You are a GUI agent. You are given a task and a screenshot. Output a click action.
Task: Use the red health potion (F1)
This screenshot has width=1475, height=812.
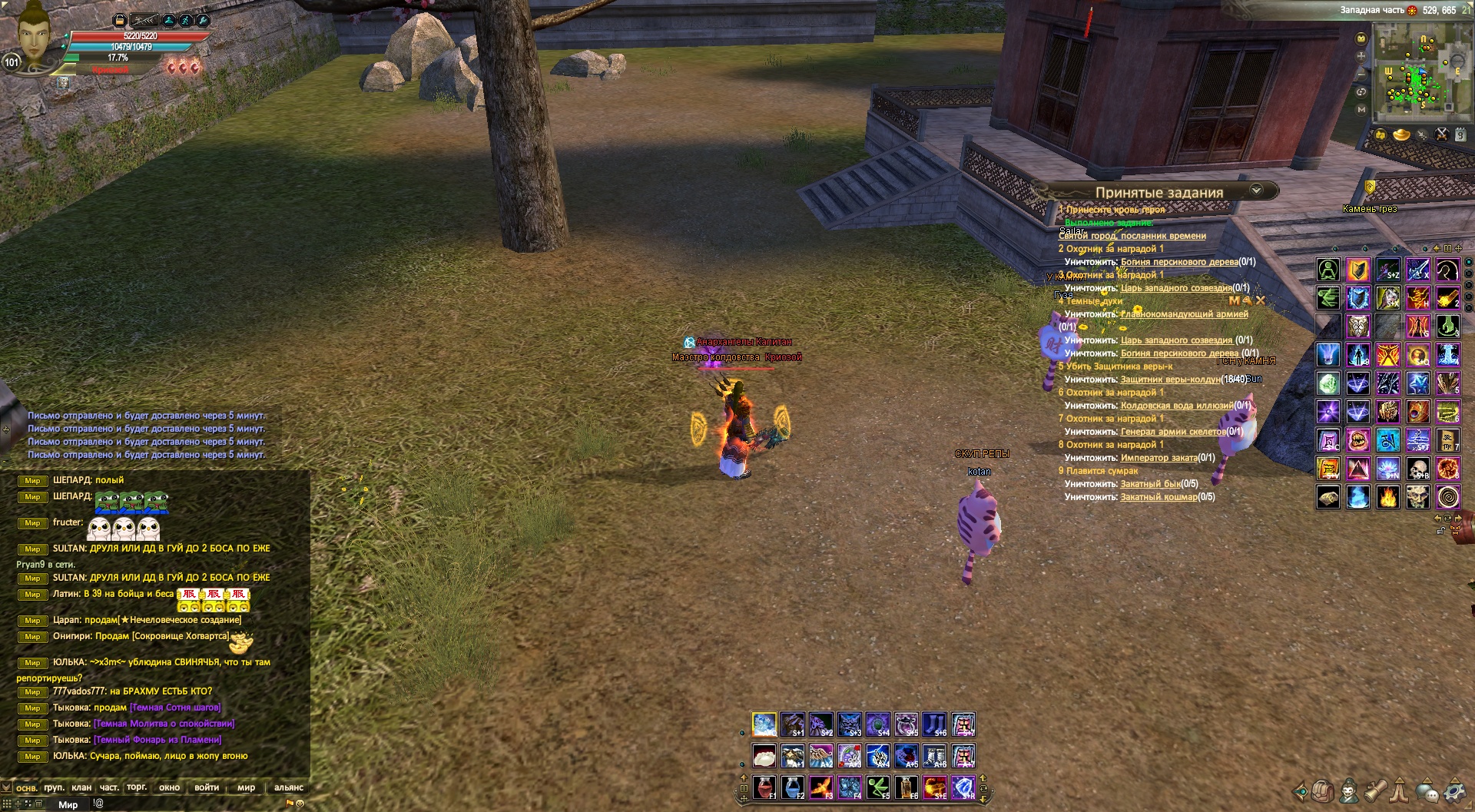pyautogui.click(x=764, y=787)
